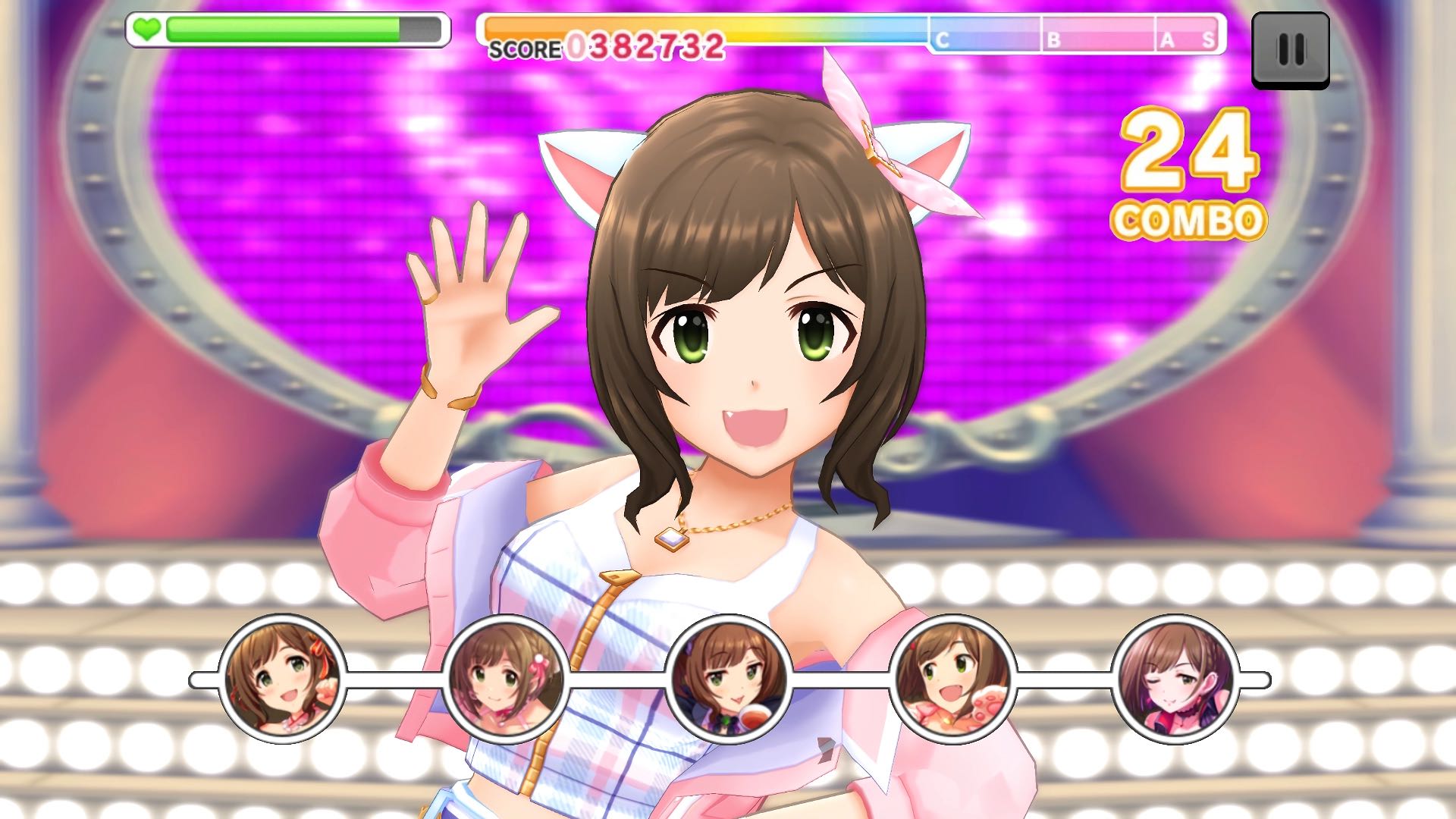The width and height of the screenshot is (1456, 819).
Task: Pause the live performance
Action: 1290,50
